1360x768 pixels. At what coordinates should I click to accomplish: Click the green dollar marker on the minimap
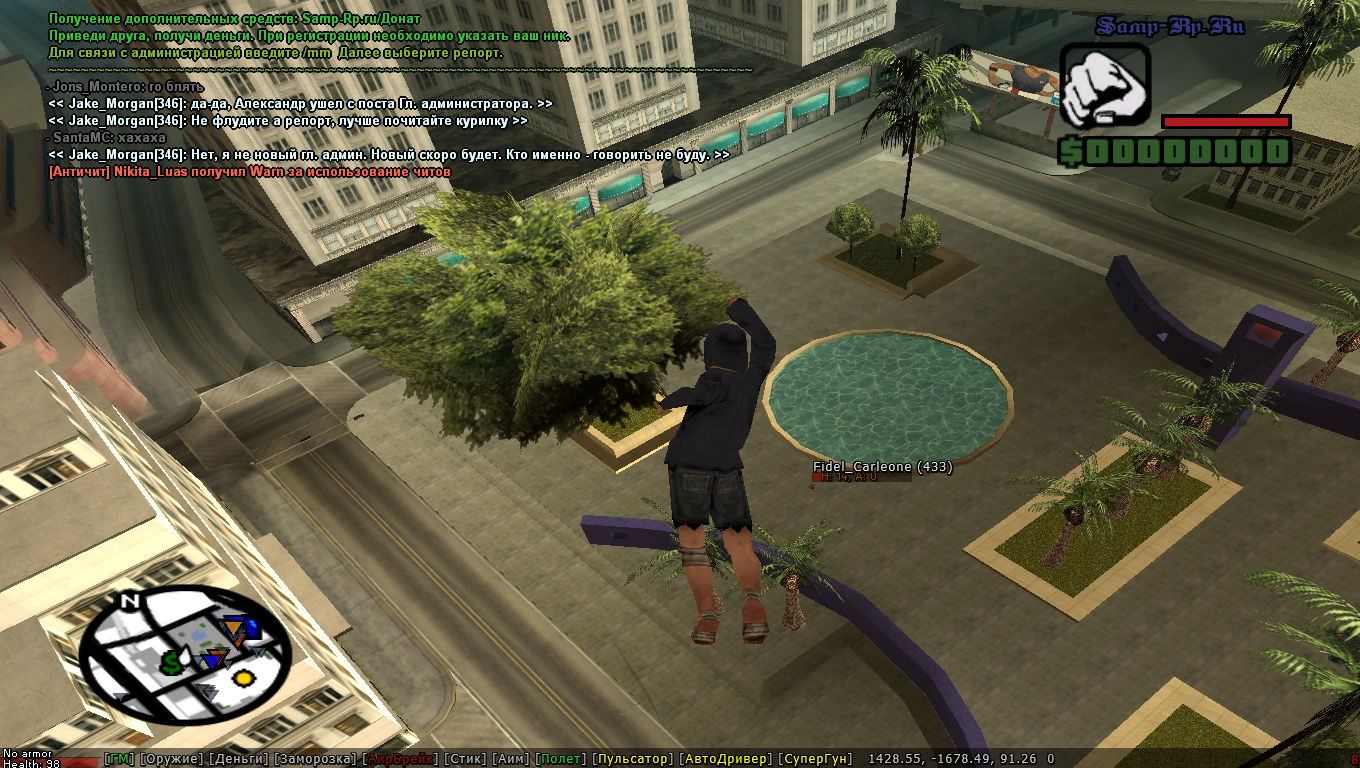click(x=171, y=661)
